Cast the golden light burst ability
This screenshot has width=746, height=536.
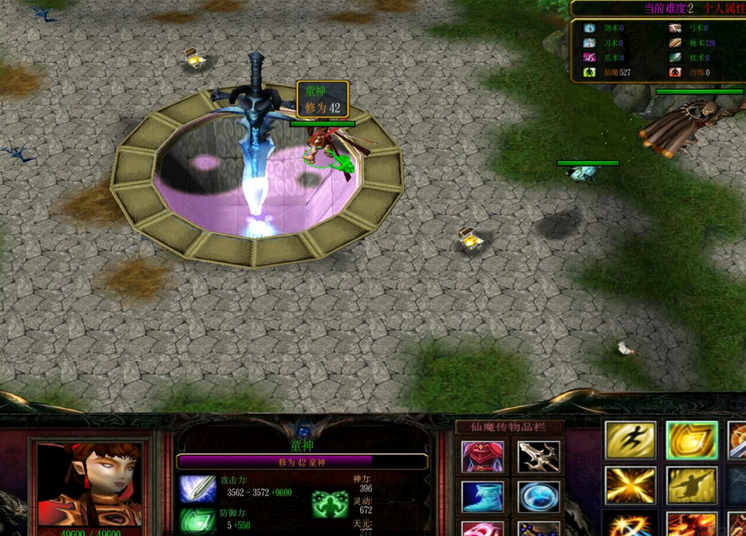[631, 485]
